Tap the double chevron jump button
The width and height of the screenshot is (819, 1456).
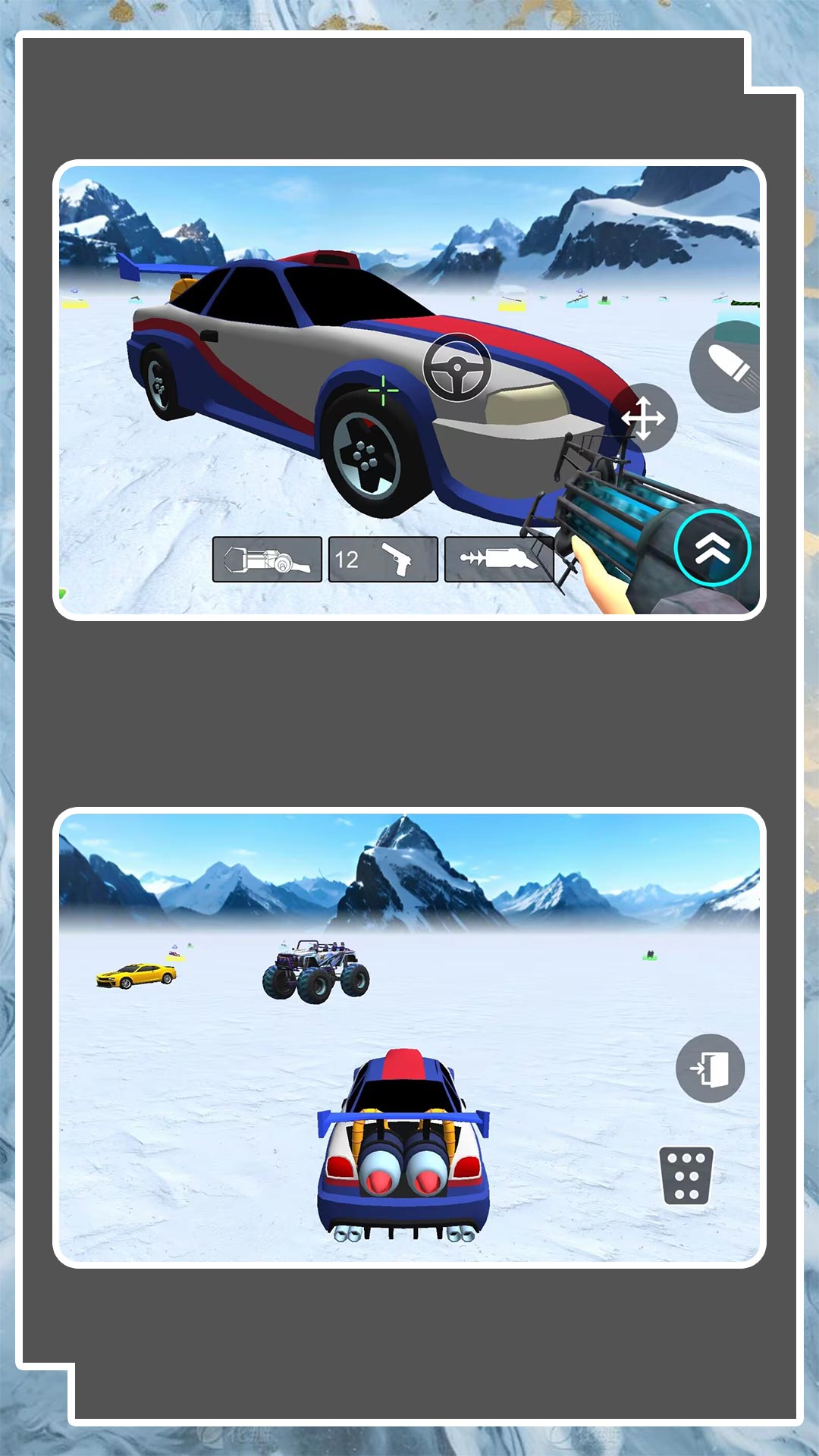[712, 548]
